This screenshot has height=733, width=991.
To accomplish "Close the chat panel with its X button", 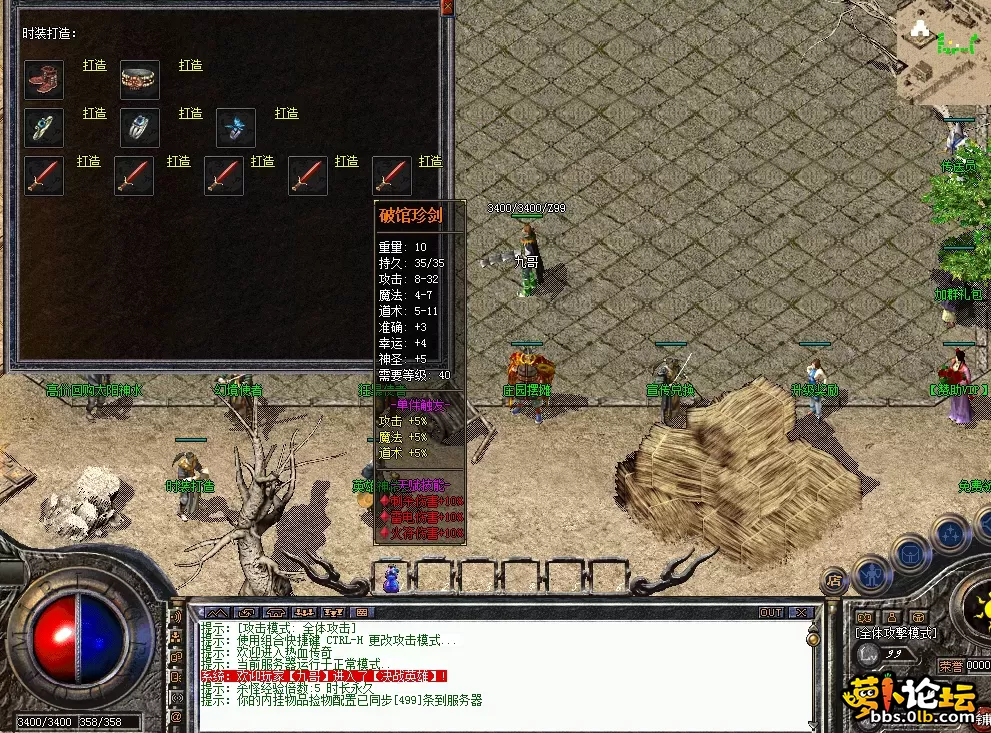I will (x=800, y=612).
